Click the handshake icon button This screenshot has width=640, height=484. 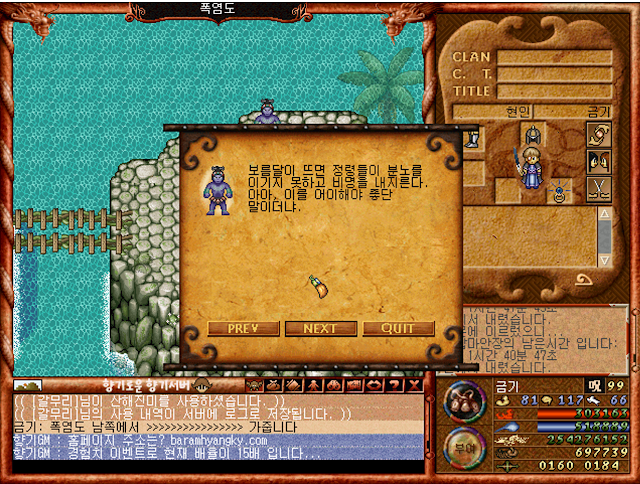tap(599, 134)
